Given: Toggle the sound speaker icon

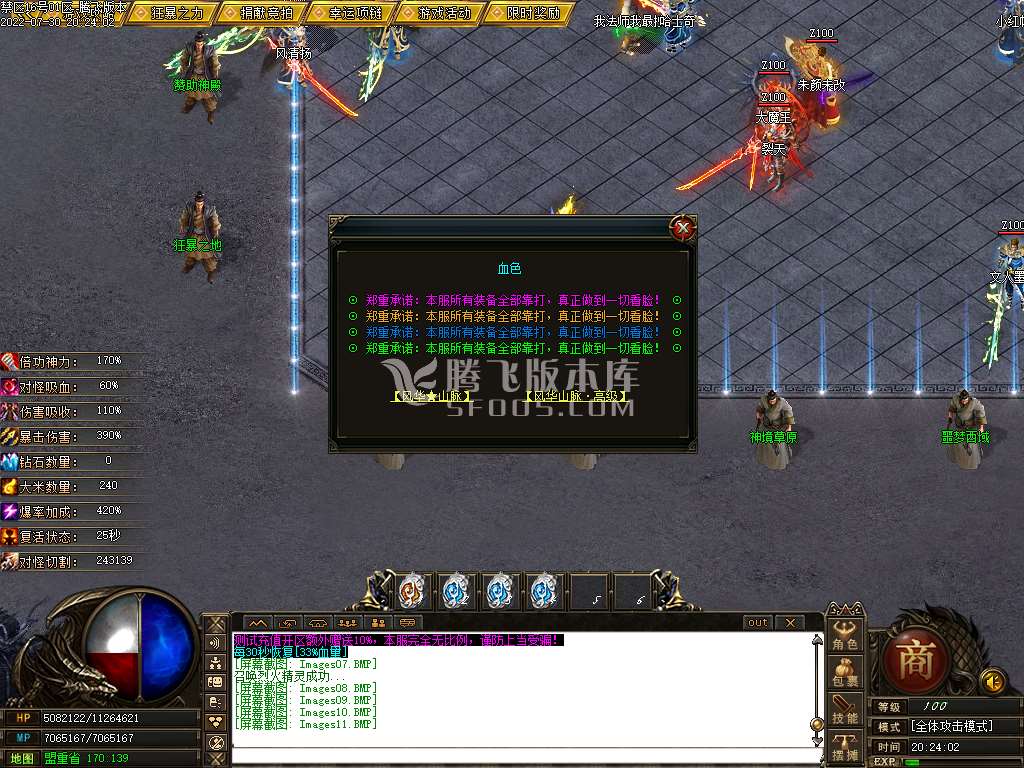Looking at the screenshot, I should pyautogui.click(x=992, y=681).
